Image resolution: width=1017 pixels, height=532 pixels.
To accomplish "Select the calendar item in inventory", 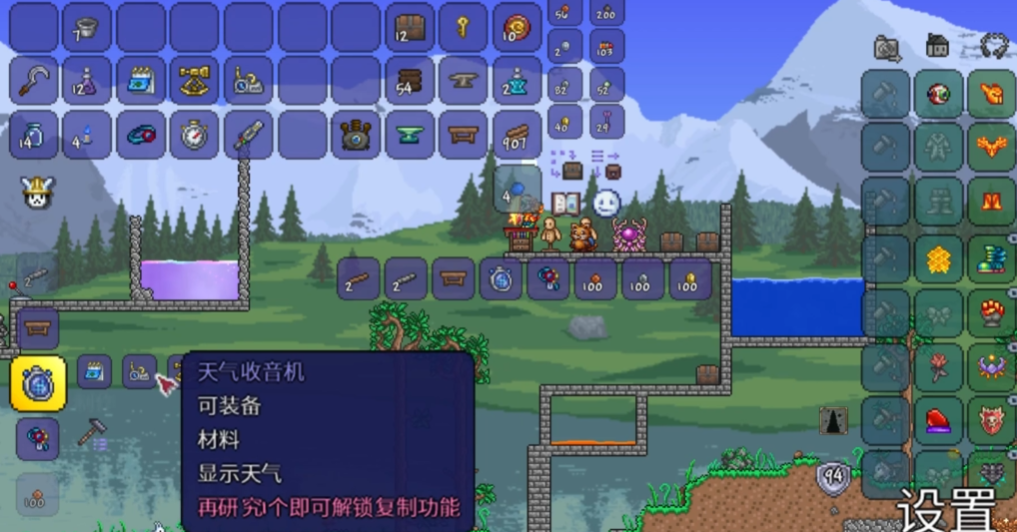I will pyautogui.click(x=141, y=81).
